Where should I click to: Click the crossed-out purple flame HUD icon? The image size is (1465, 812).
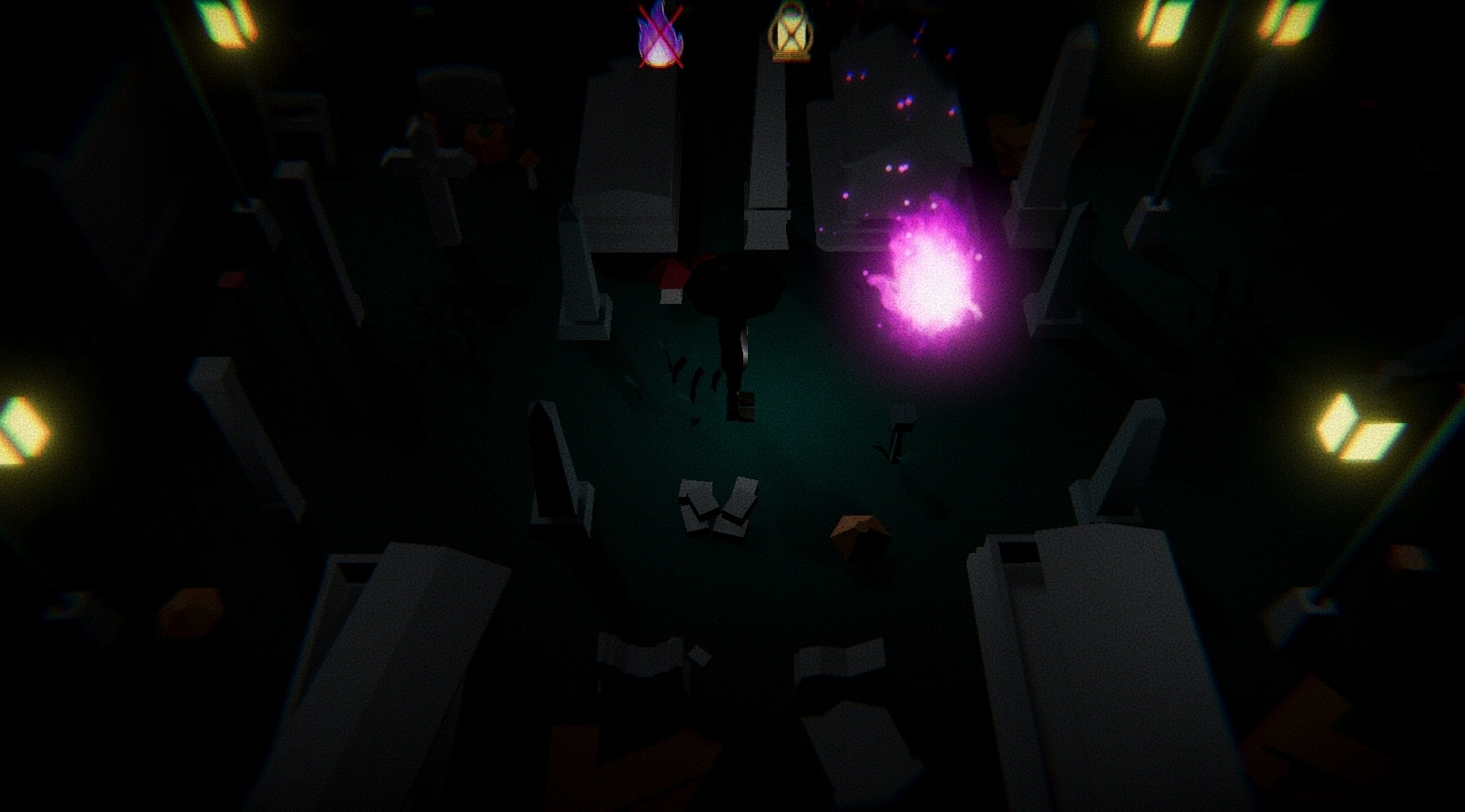pos(658,34)
